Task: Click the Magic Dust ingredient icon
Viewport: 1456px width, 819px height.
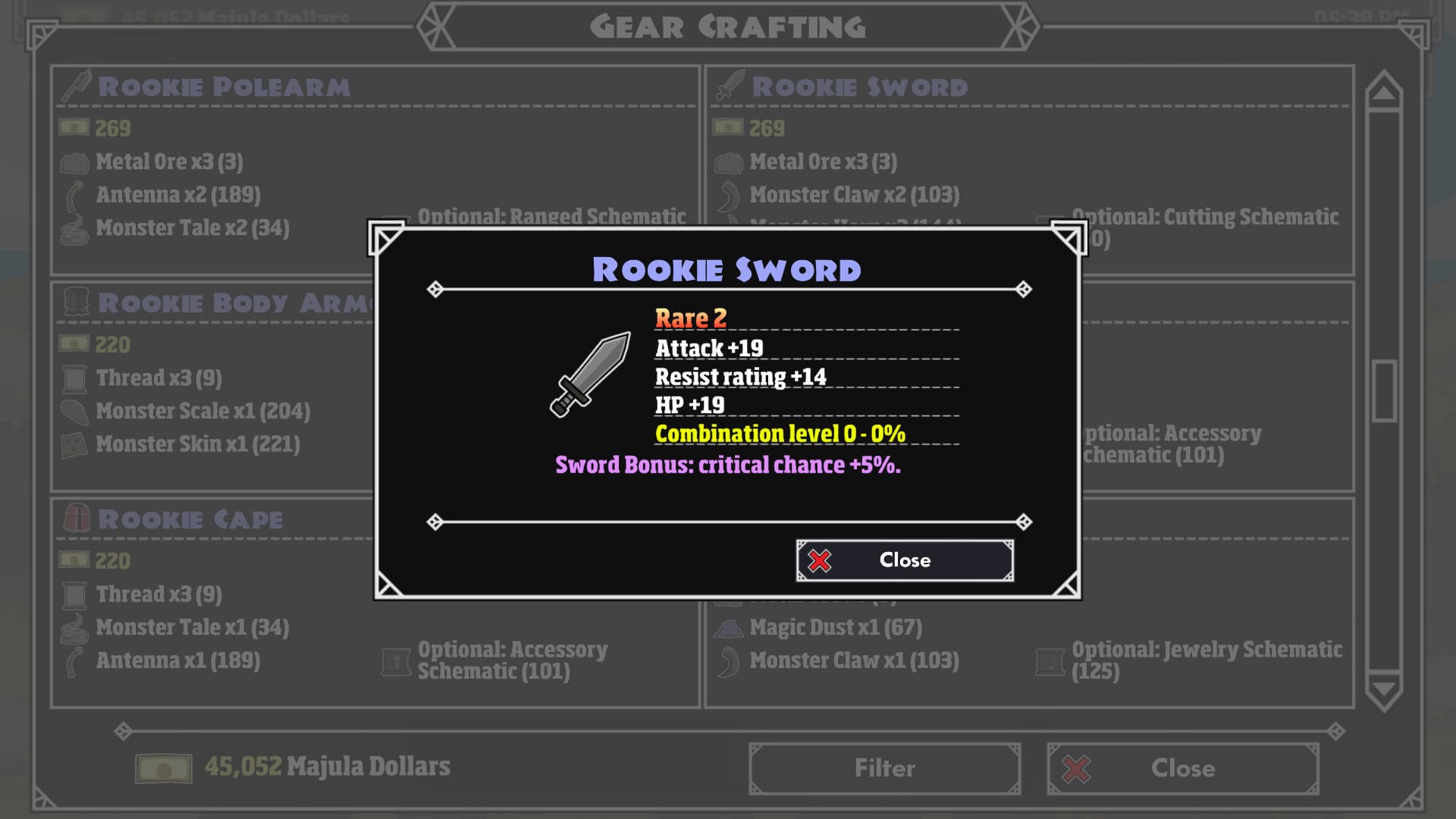Action: (x=728, y=627)
